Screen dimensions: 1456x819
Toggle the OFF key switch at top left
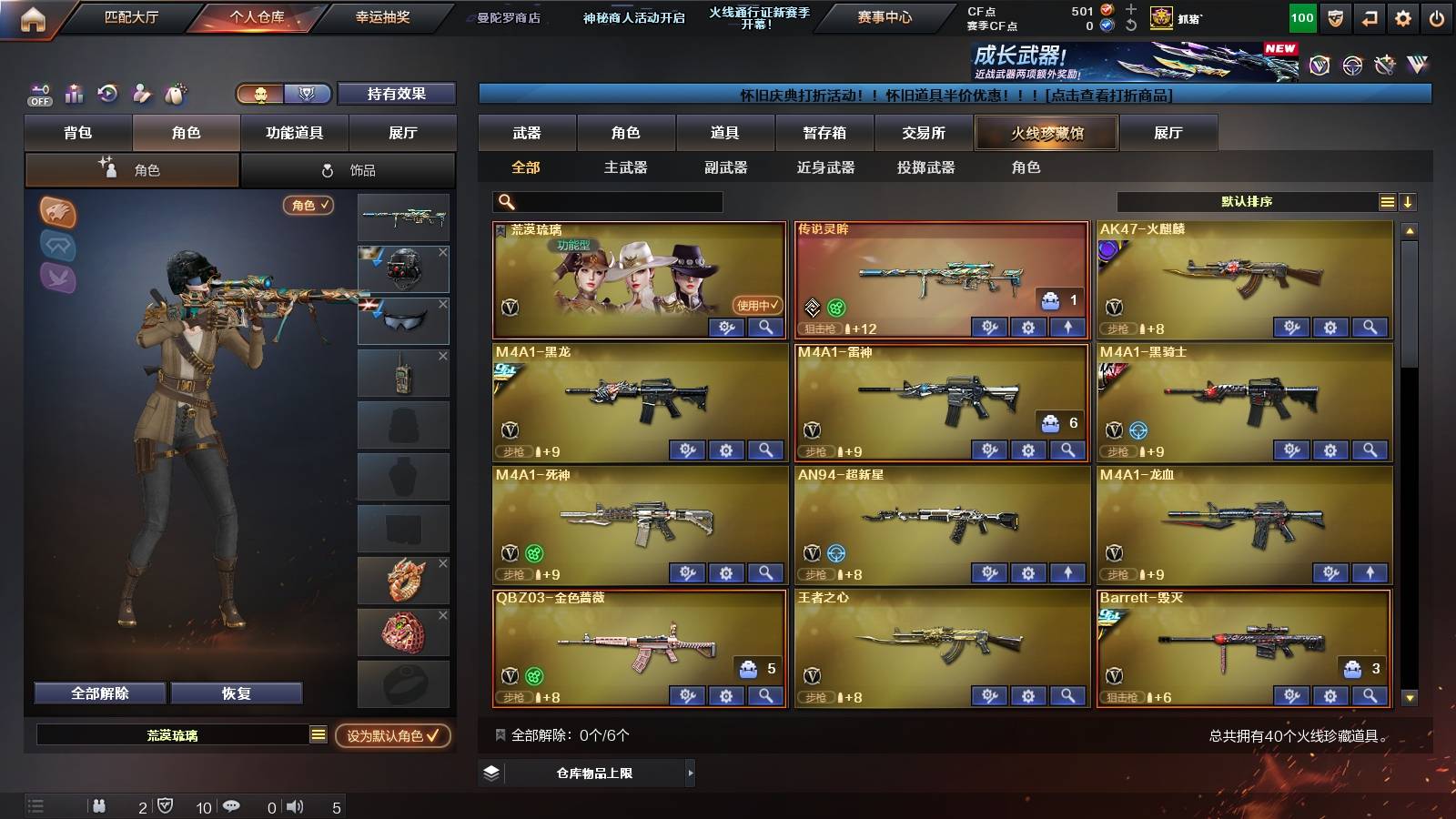pyautogui.click(x=38, y=94)
